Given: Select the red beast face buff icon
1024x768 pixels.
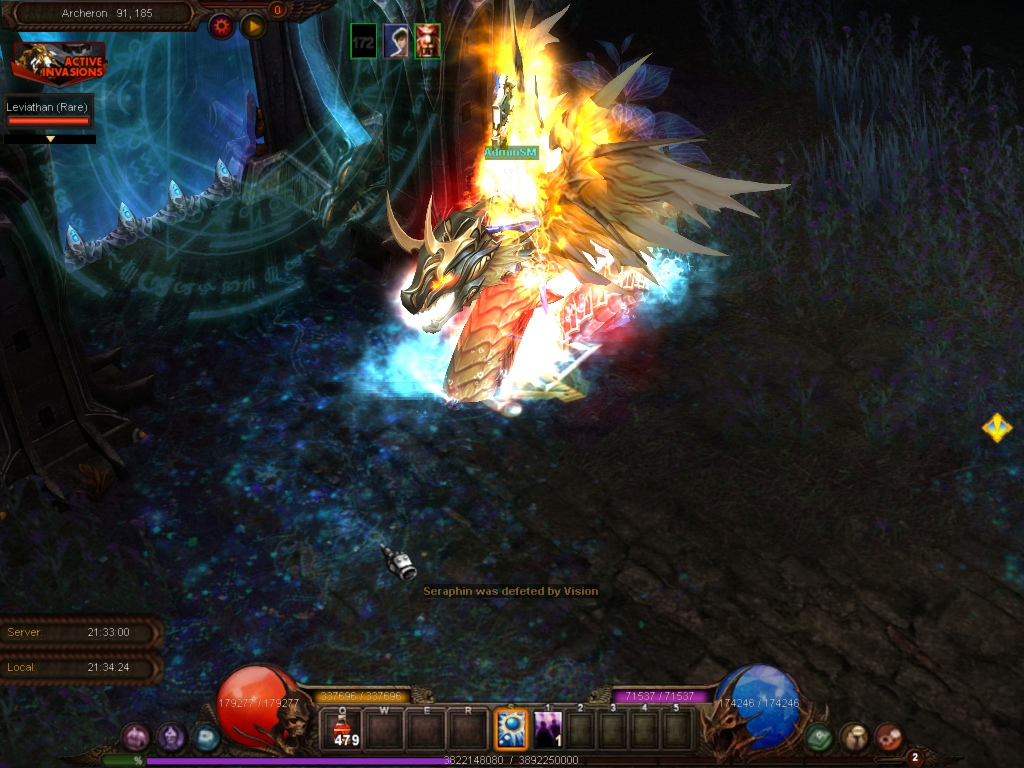Looking at the screenshot, I should click(428, 42).
